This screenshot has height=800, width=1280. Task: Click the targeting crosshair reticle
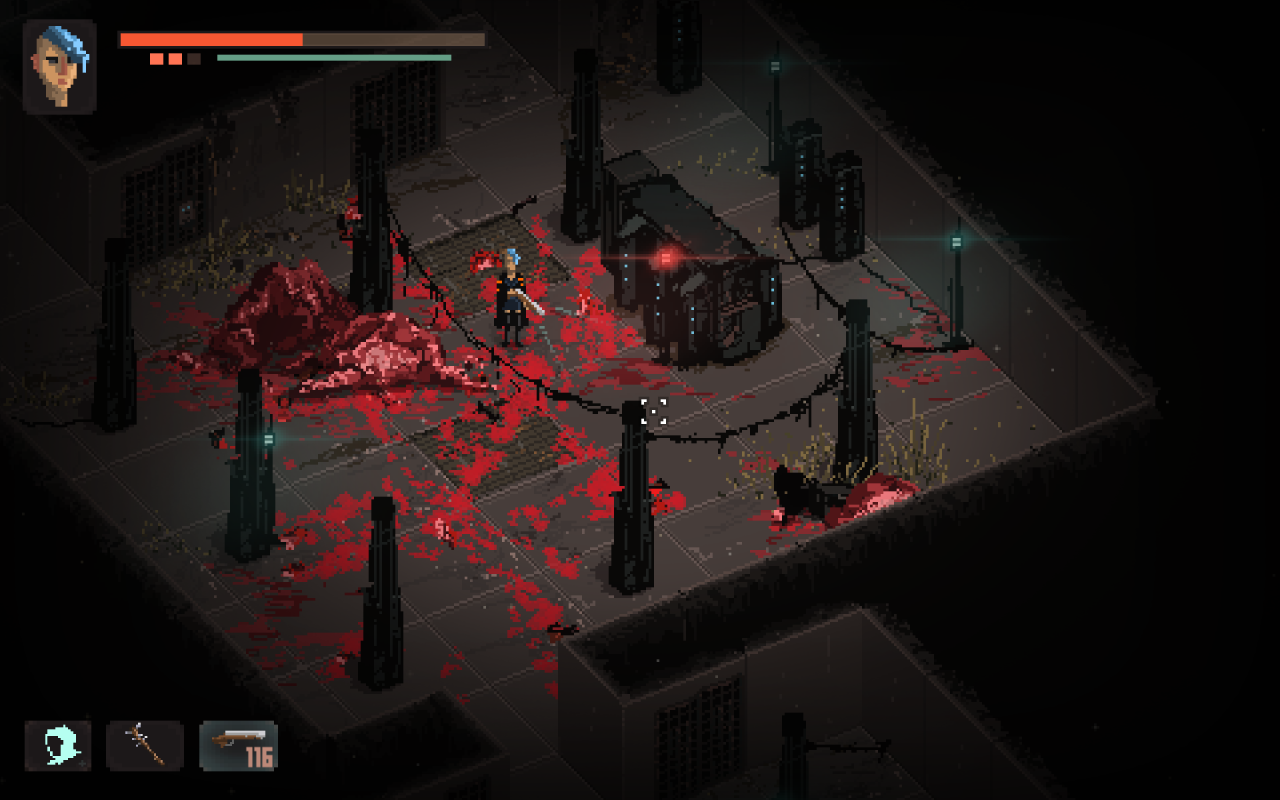pyautogui.click(x=655, y=413)
